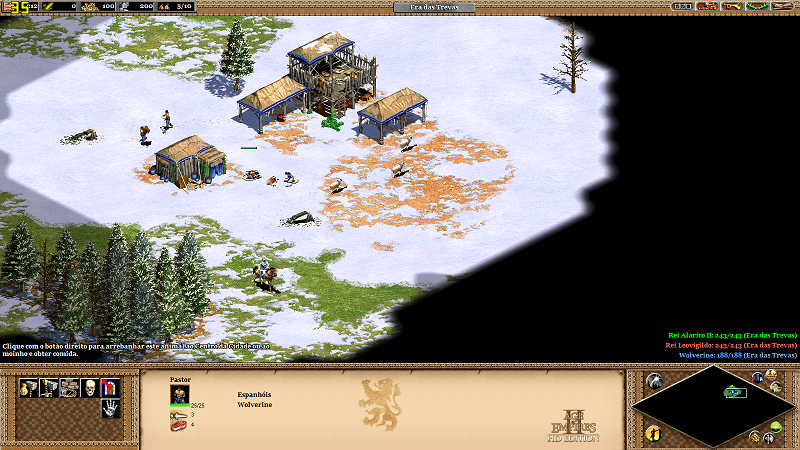Open the military buildings menu (tower icon)
The height and width of the screenshot is (450, 800).
click(46, 387)
